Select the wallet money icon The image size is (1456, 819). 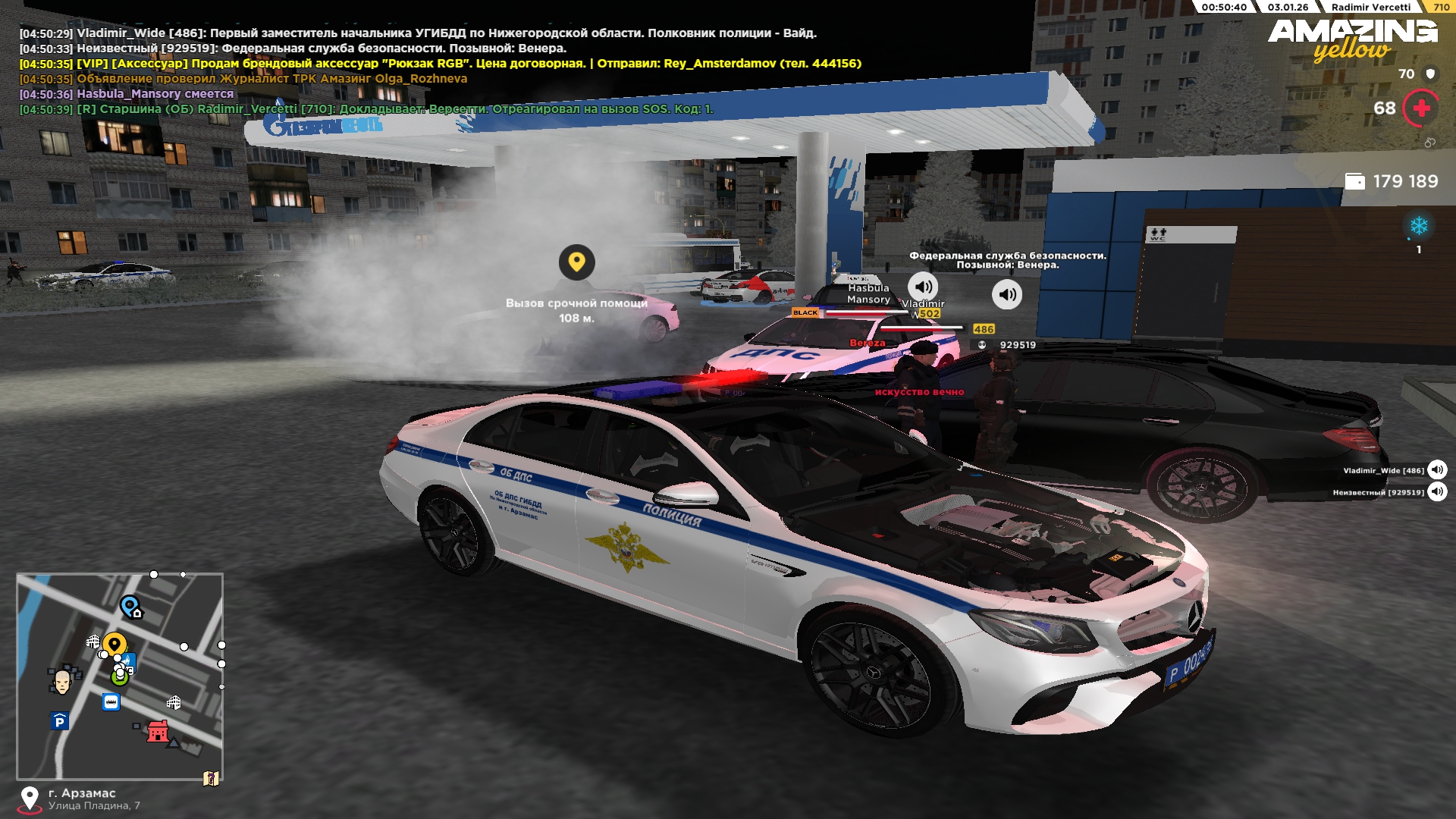coord(1354,181)
